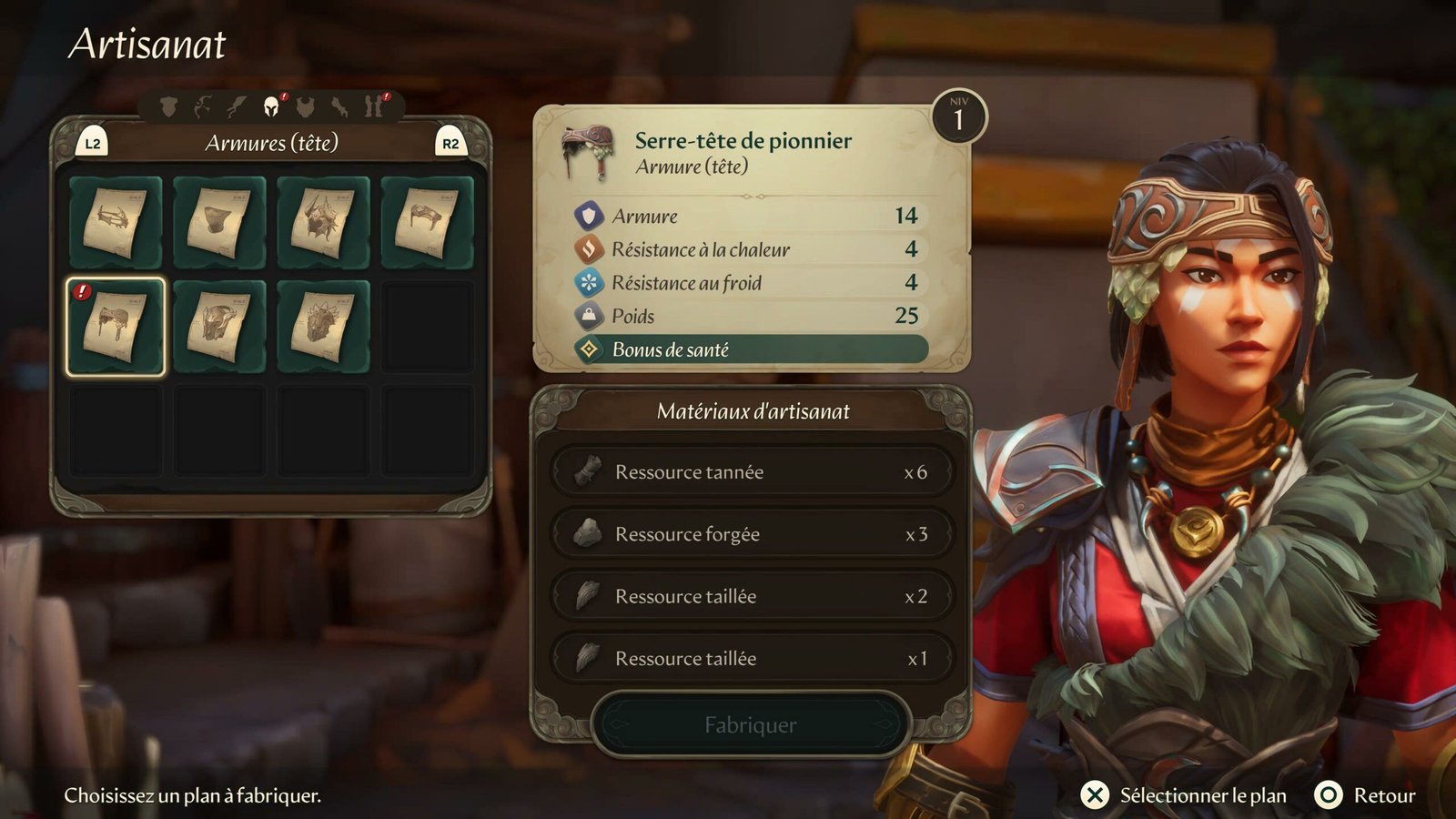The image size is (1456, 819).
Task: Choose the leg armor category tab
Action: (x=373, y=107)
